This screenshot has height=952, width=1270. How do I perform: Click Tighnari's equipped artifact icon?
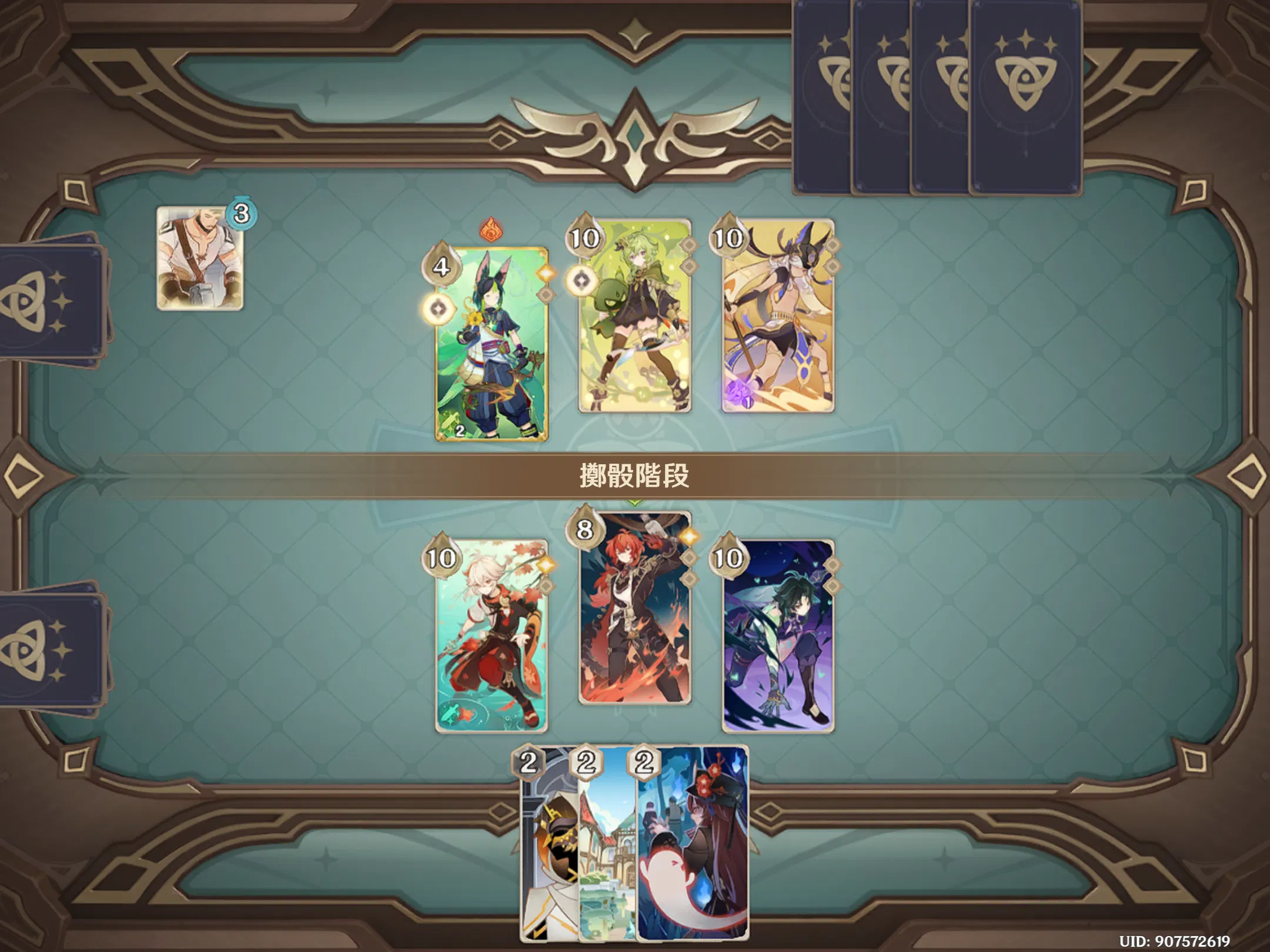point(546,294)
